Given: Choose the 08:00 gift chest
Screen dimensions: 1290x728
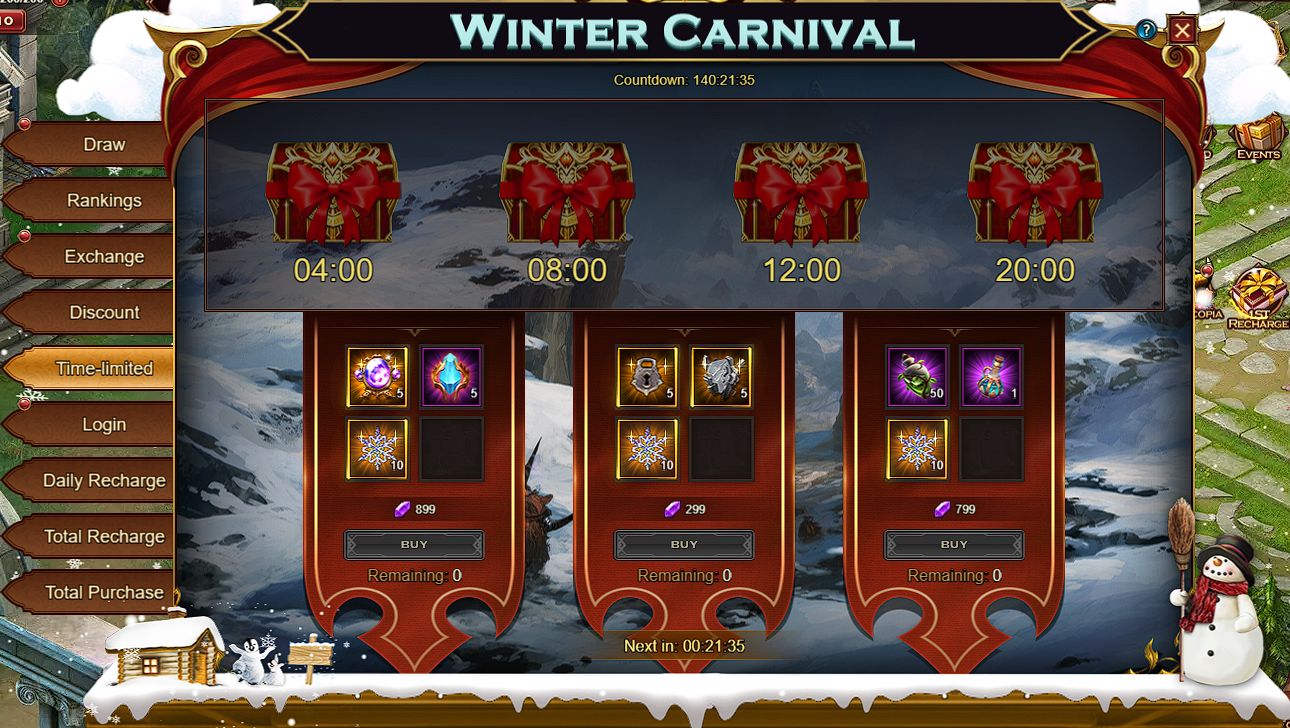Looking at the screenshot, I should tap(567, 193).
